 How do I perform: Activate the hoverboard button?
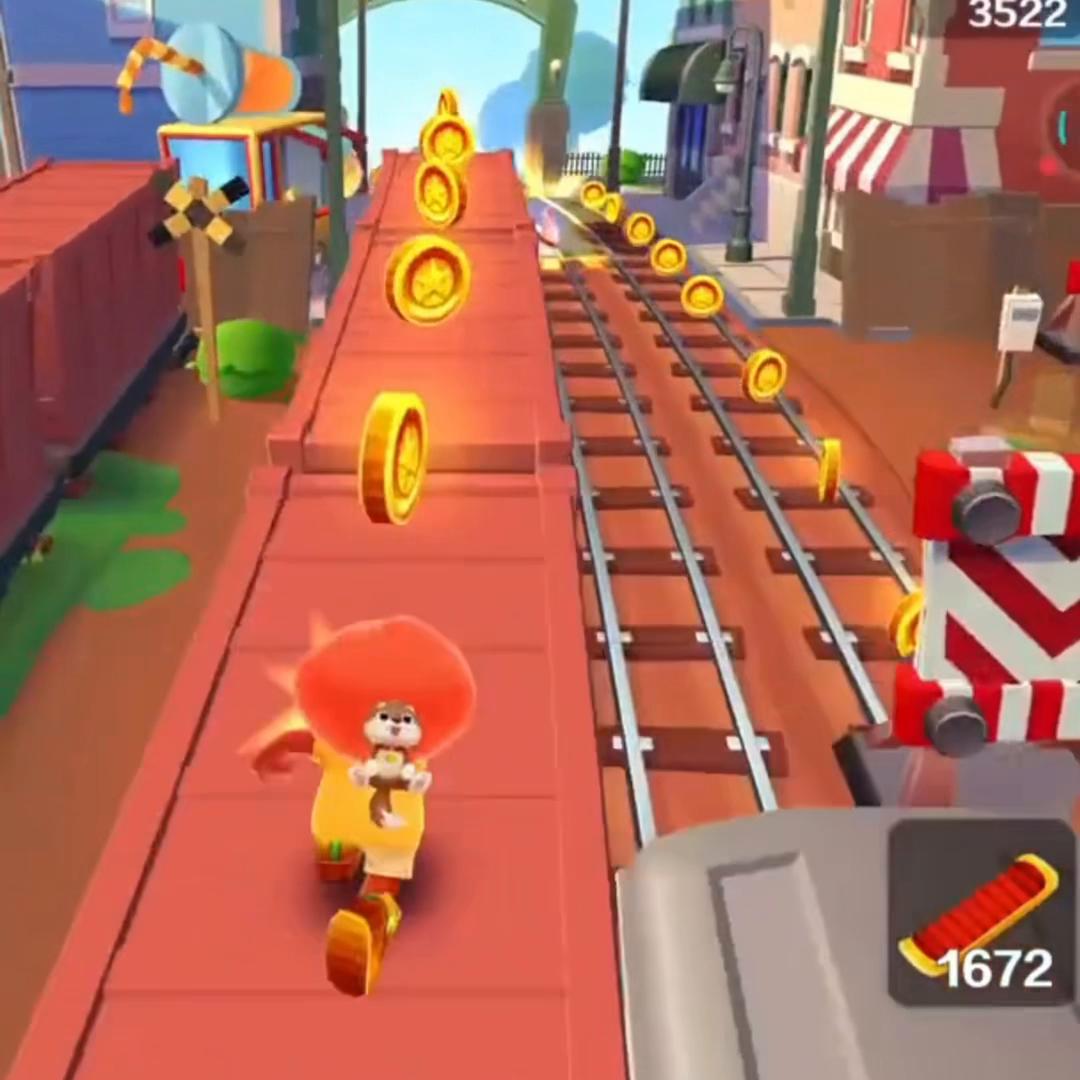pos(981,912)
